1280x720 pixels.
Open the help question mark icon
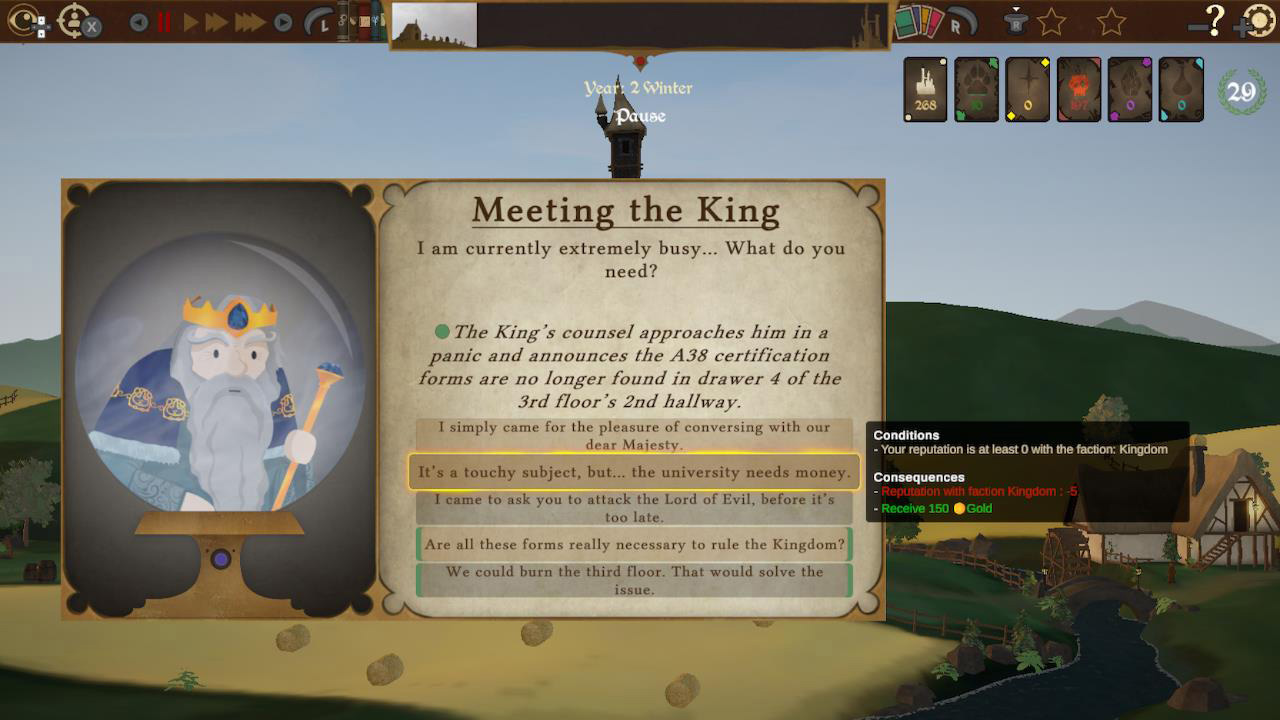point(1216,20)
